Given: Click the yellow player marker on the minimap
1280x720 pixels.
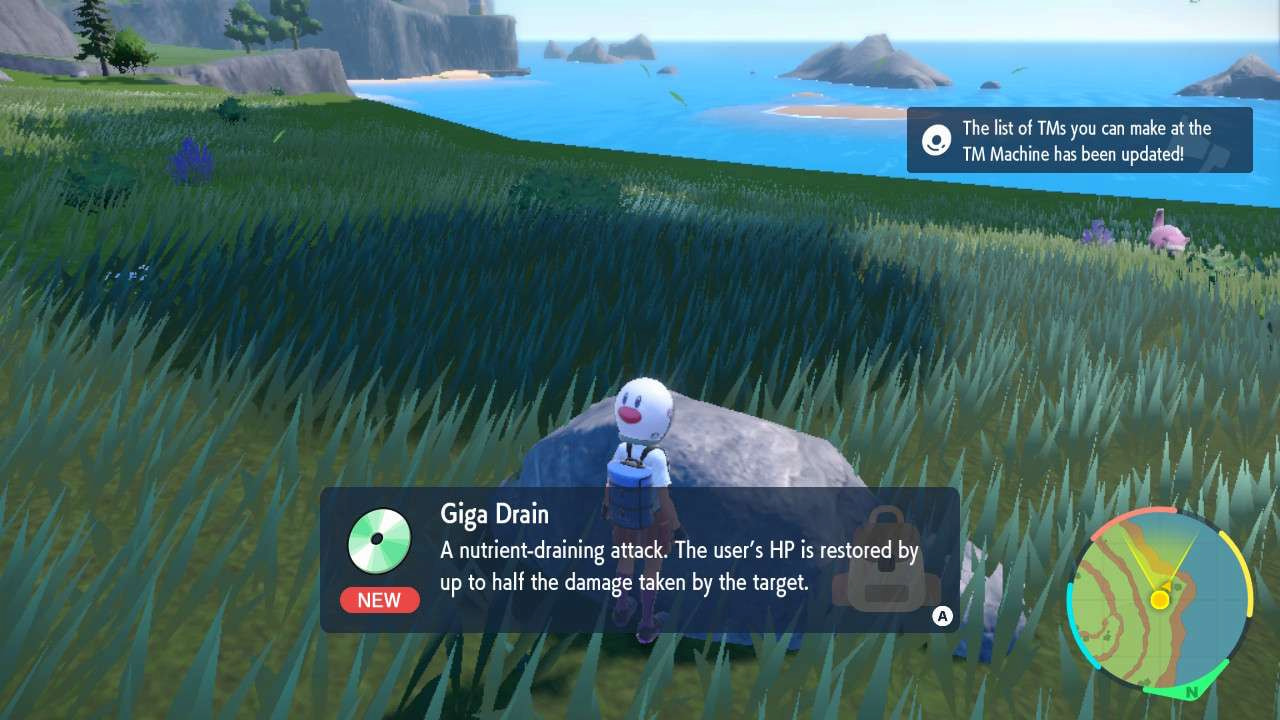Looking at the screenshot, I should coord(1158,601).
